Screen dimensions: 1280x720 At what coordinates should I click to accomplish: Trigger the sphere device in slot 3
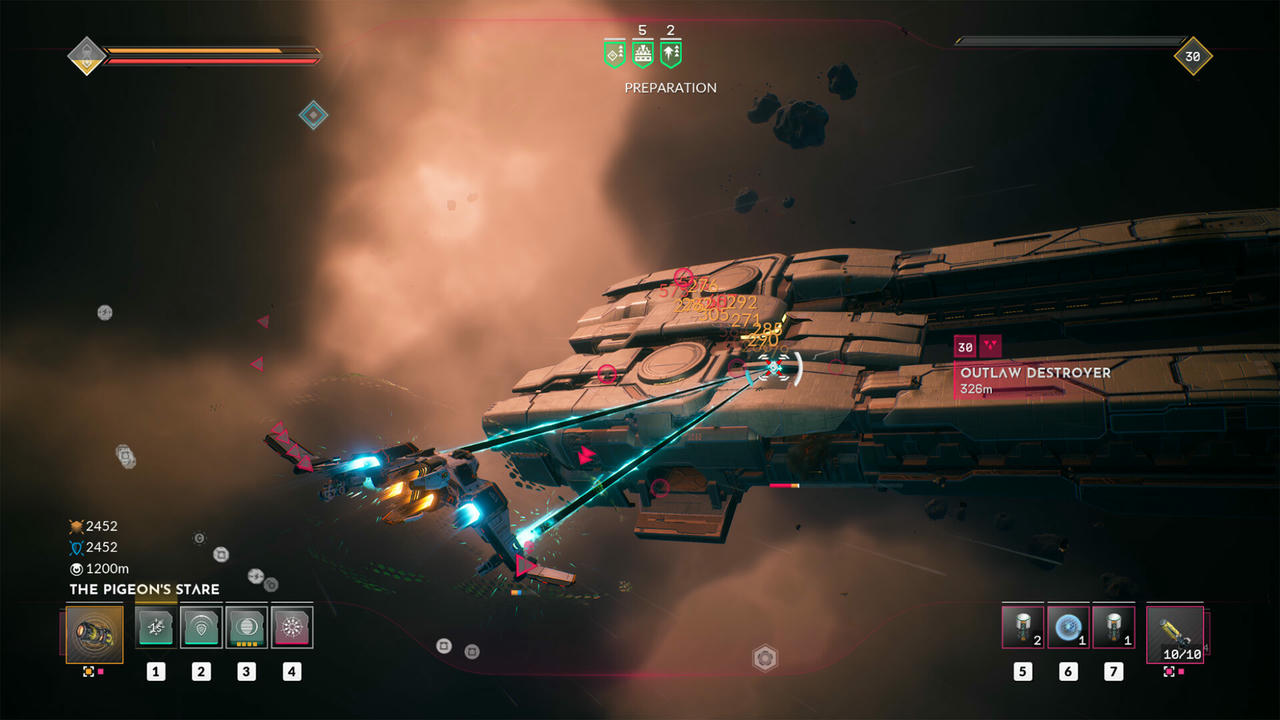click(x=247, y=627)
